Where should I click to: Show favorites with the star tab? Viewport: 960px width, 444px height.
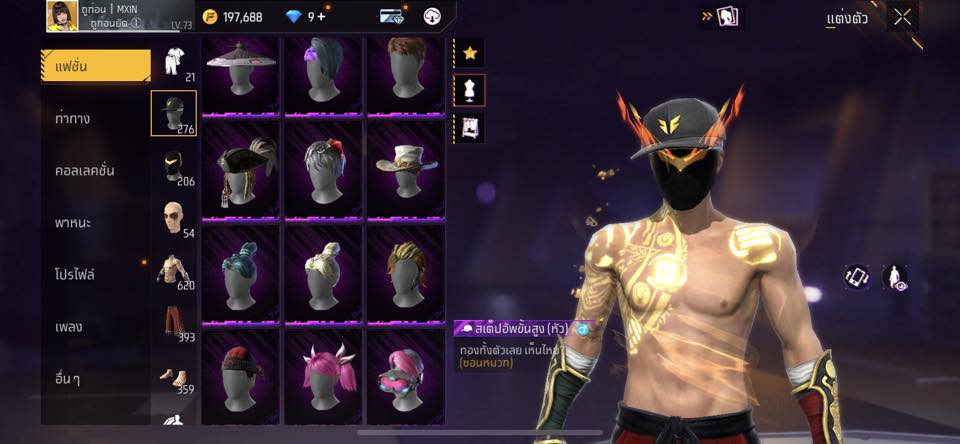470,53
